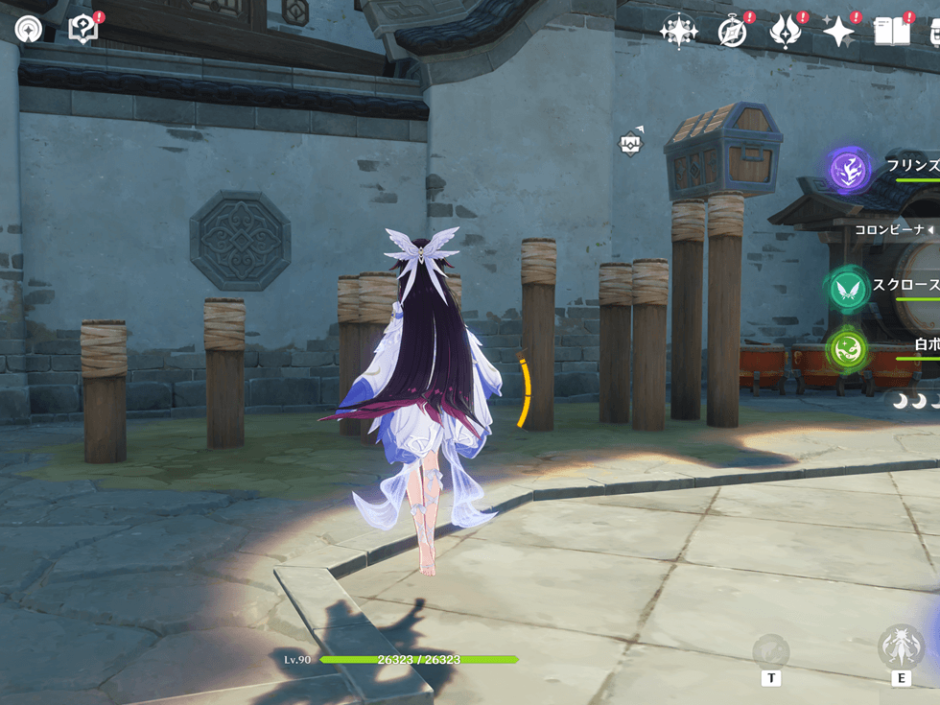Switch to party member スクロース
This screenshot has width=940, height=705.
click(849, 289)
